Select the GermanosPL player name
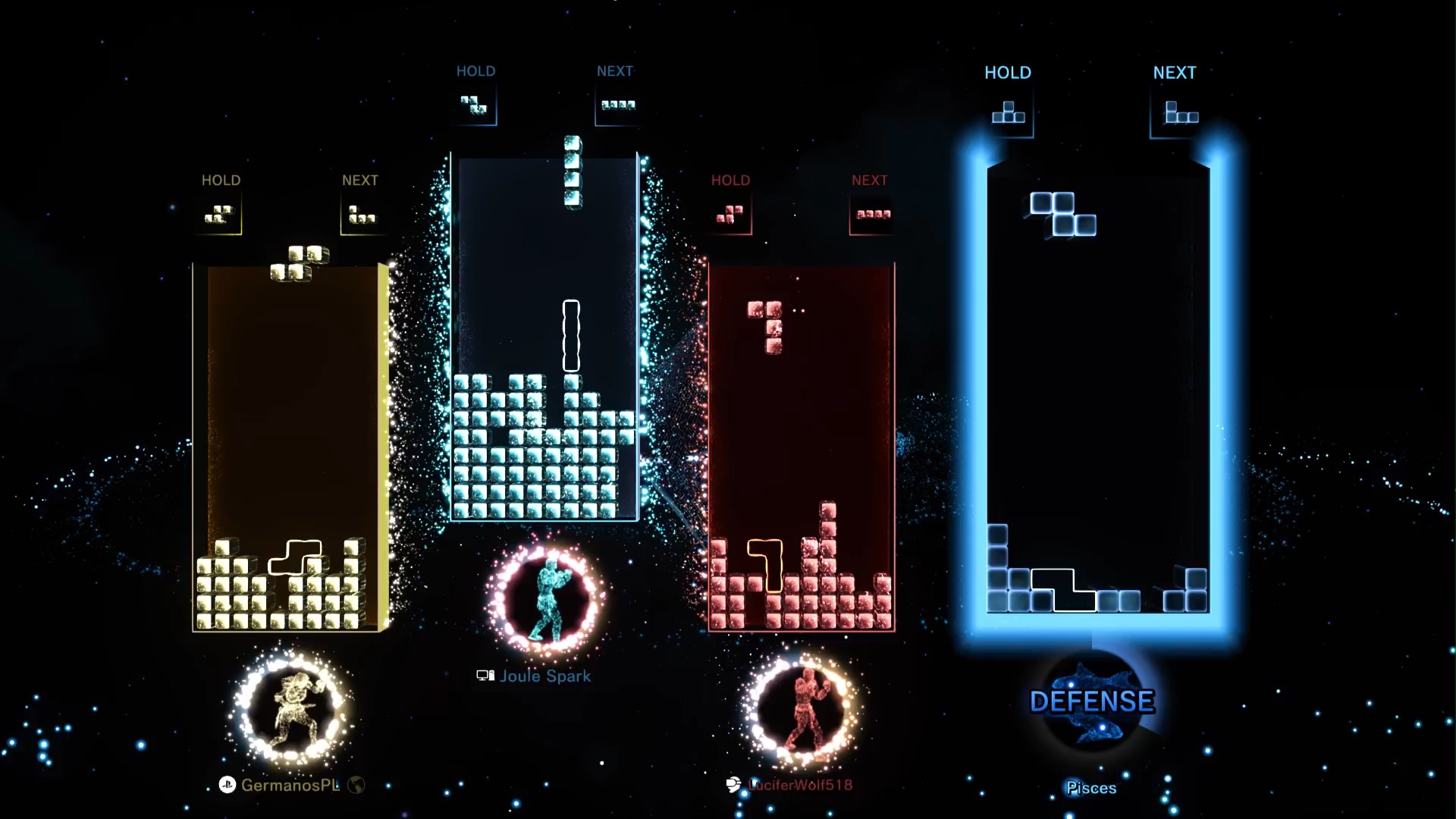This screenshot has width=1456, height=819. click(290, 786)
